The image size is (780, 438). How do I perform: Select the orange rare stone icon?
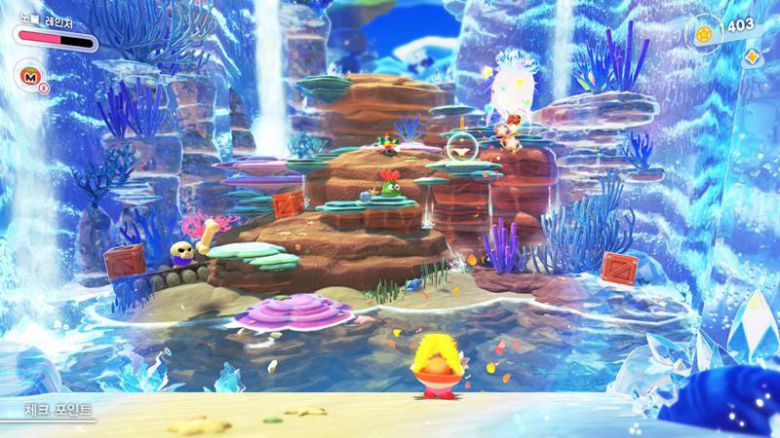[x=751, y=56]
